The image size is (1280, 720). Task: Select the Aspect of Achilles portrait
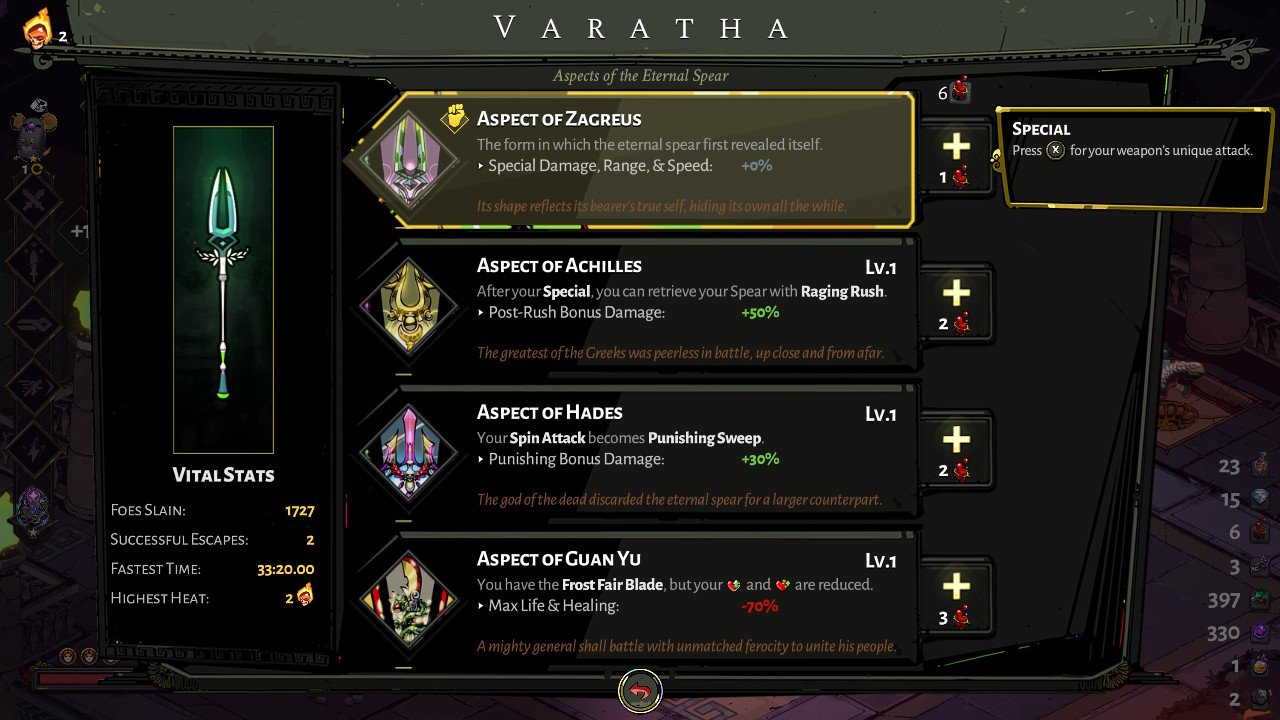(x=410, y=305)
